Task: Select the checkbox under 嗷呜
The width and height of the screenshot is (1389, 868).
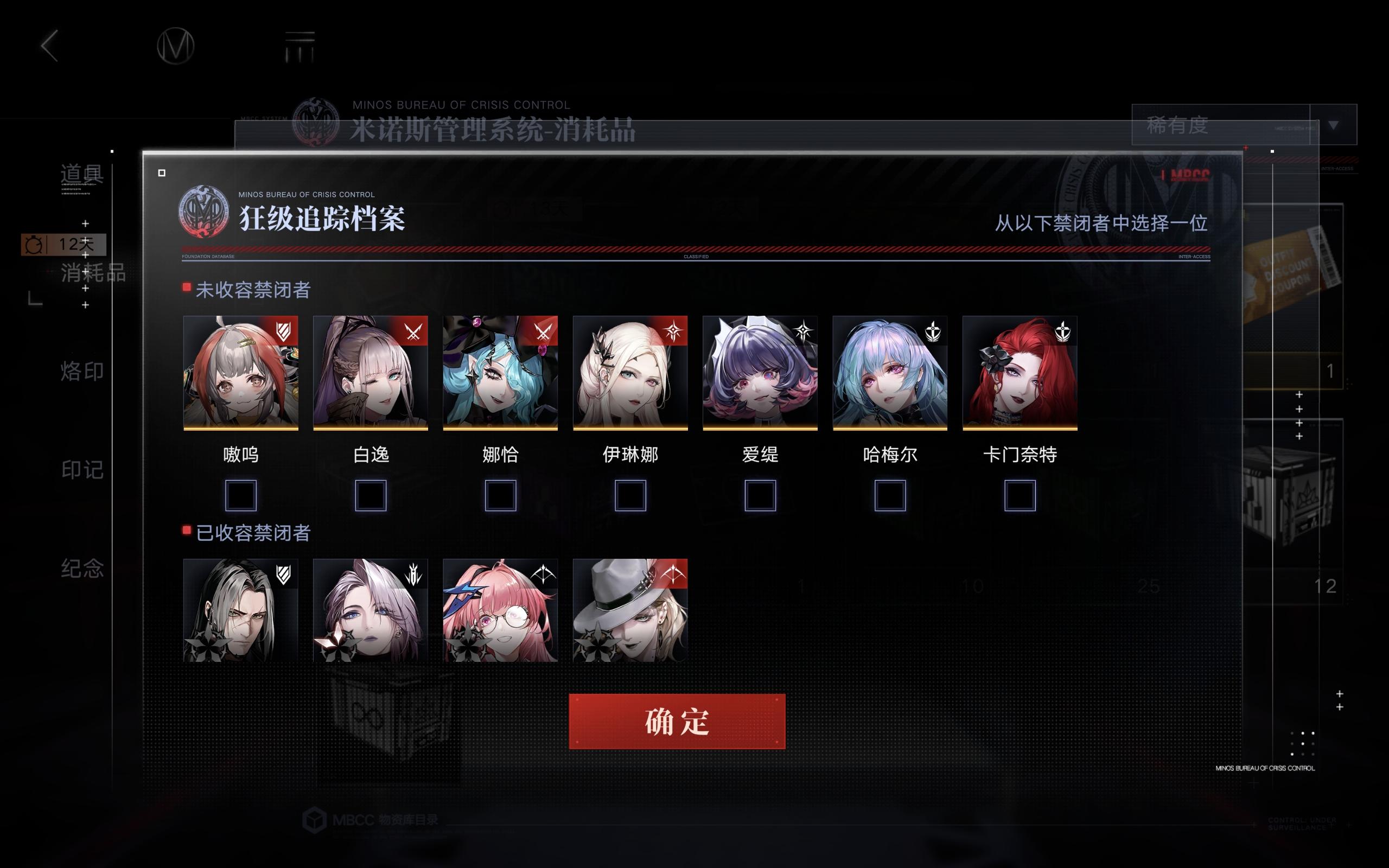Action: pyautogui.click(x=240, y=495)
